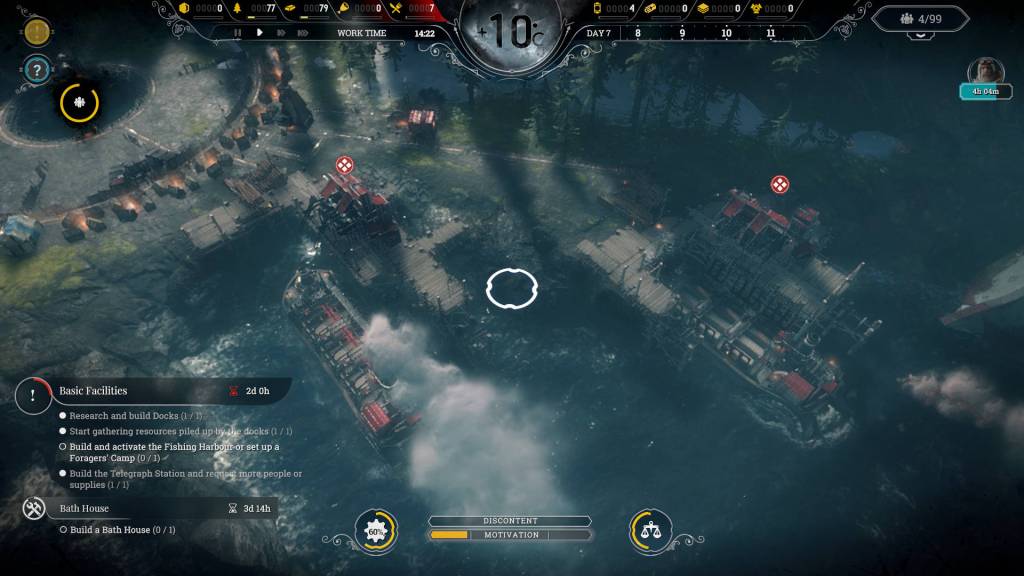Click the Motivation bar
Screen dimensions: 1024x576
(x=510, y=535)
